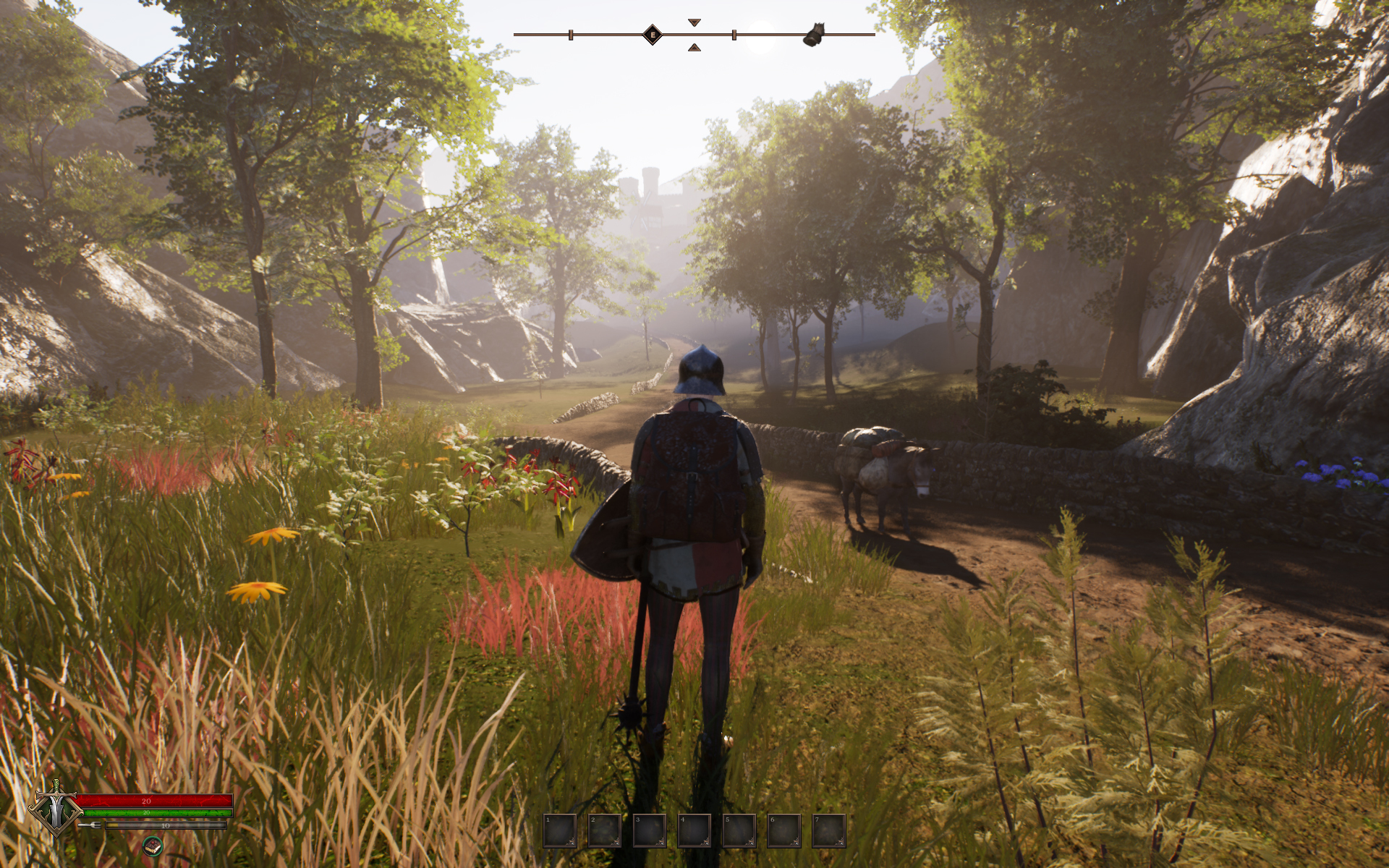
Task: Click the wolf head marker on the compass
Action: pyautogui.click(x=815, y=33)
